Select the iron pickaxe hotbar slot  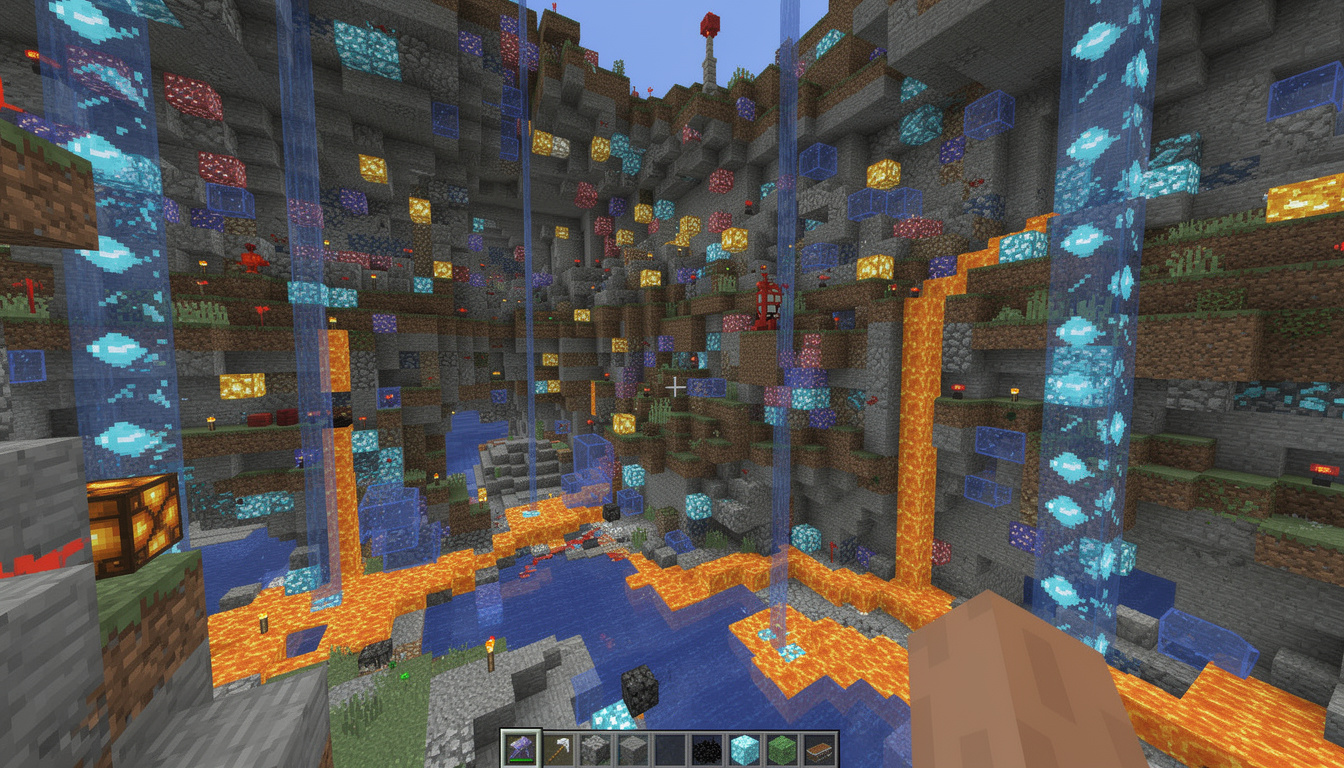558,749
